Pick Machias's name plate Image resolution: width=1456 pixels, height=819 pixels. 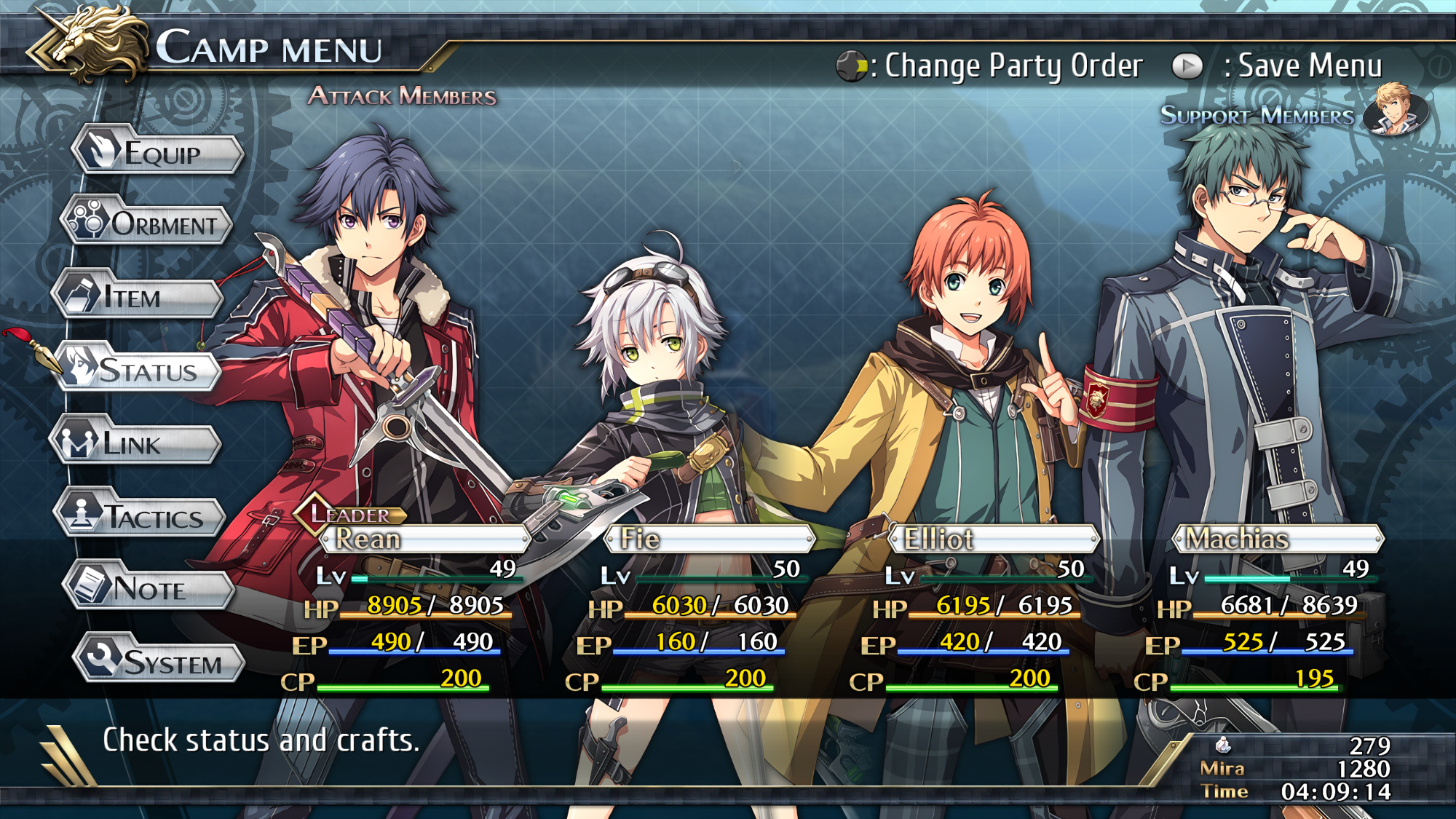1278,539
